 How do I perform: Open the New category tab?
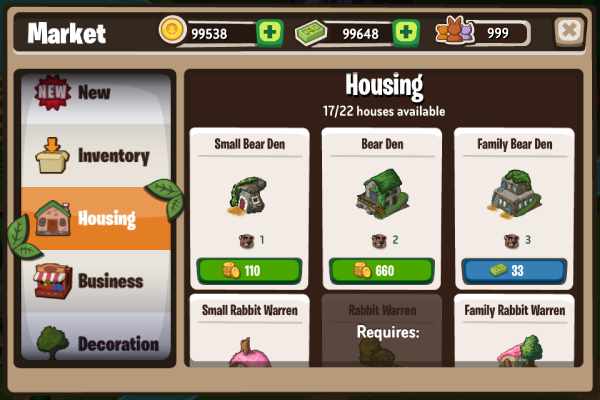tap(95, 93)
